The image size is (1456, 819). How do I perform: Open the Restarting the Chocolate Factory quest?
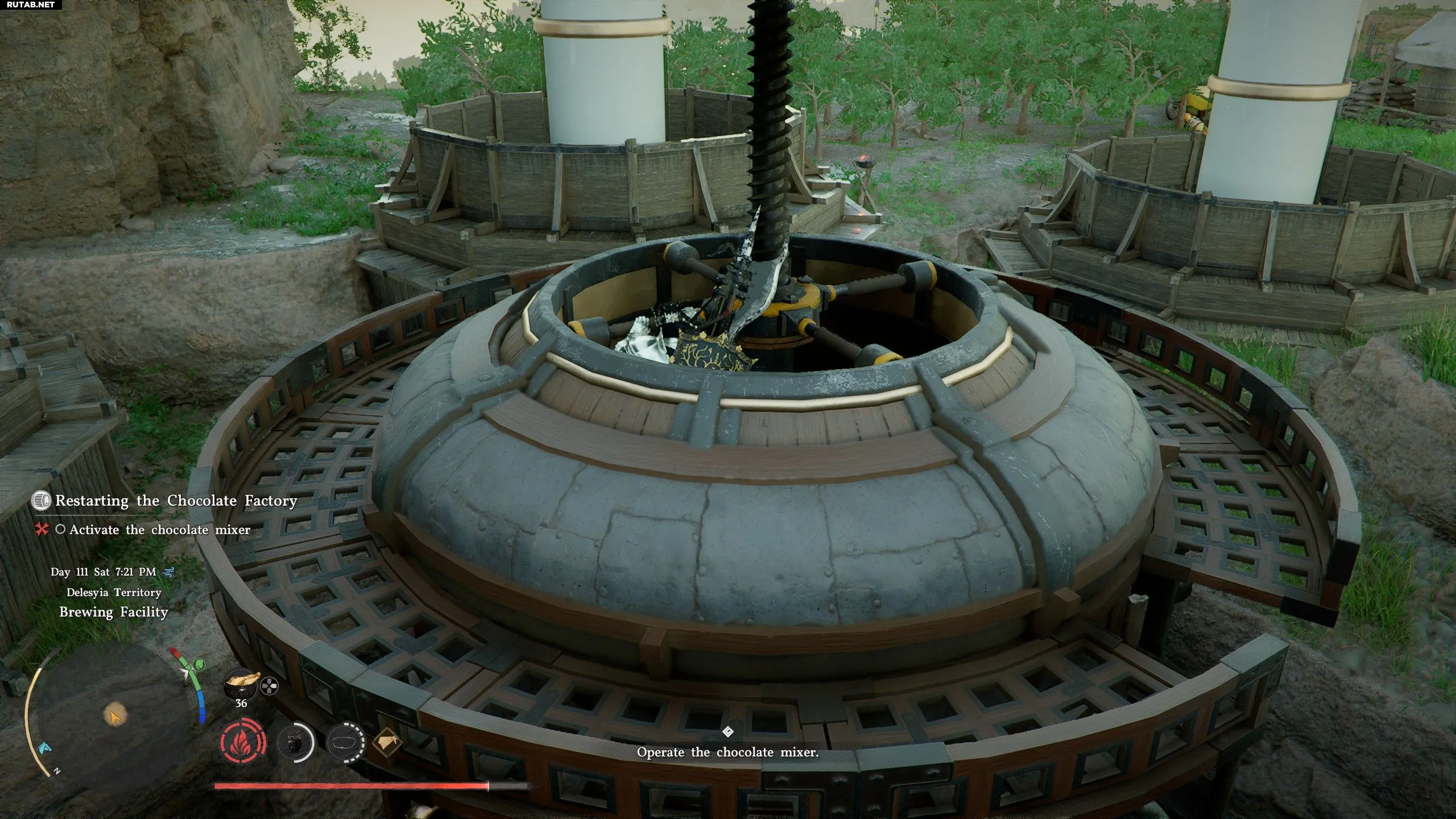[x=176, y=501]
